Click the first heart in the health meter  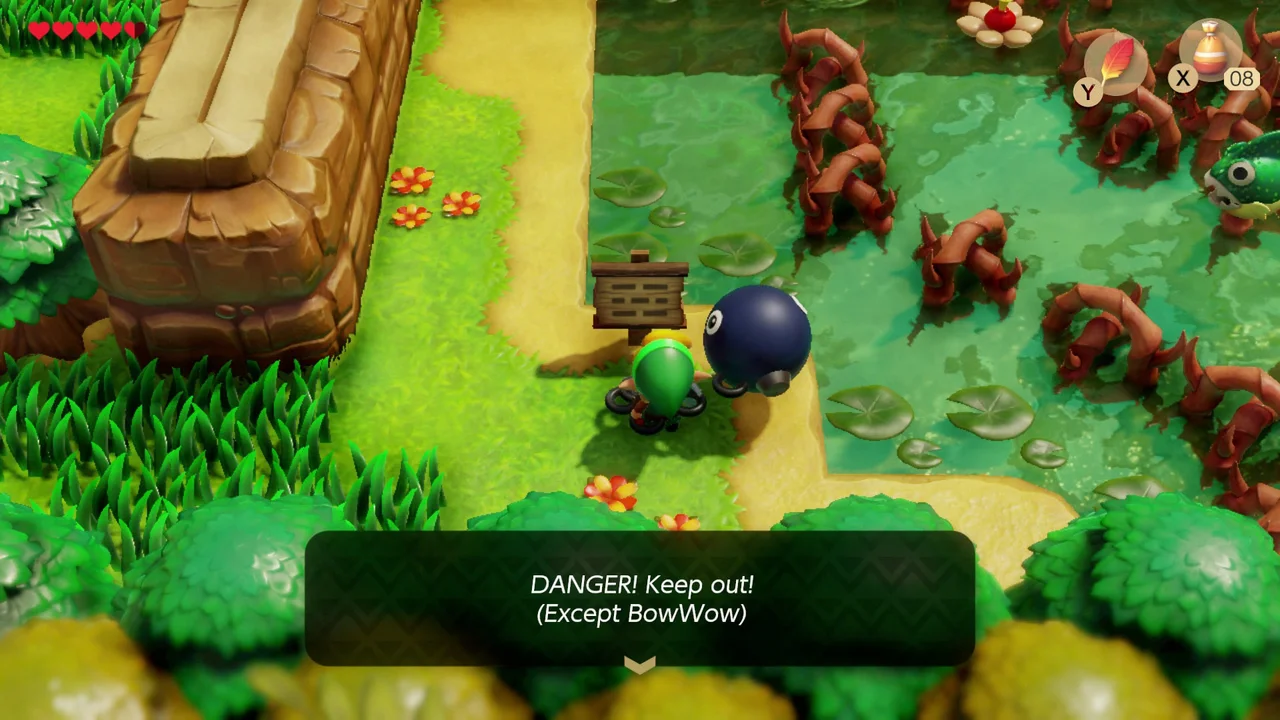pyautogui.click(x=38, y=30)
